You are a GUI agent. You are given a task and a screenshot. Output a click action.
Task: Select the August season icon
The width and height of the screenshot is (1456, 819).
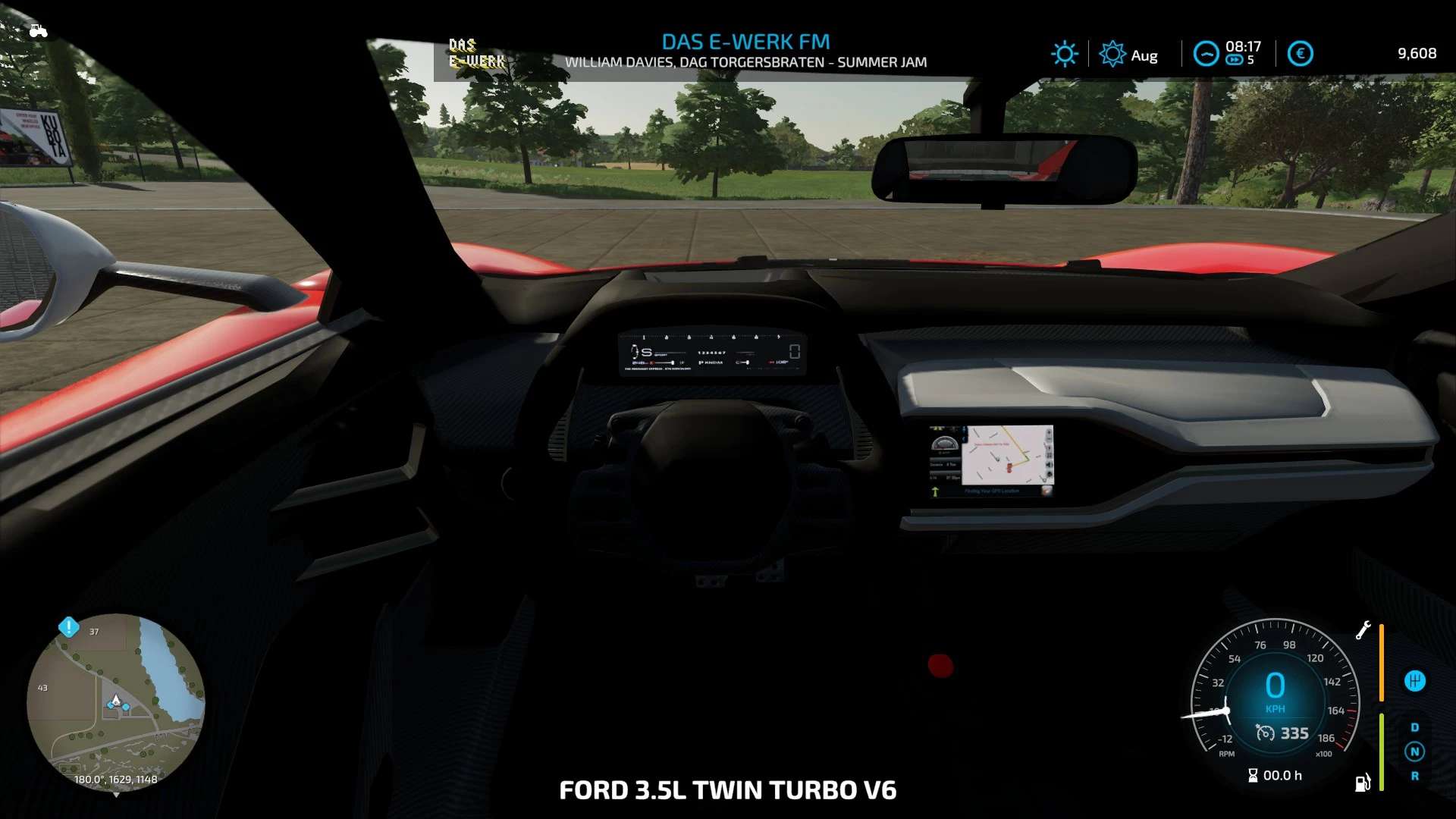1112,54
